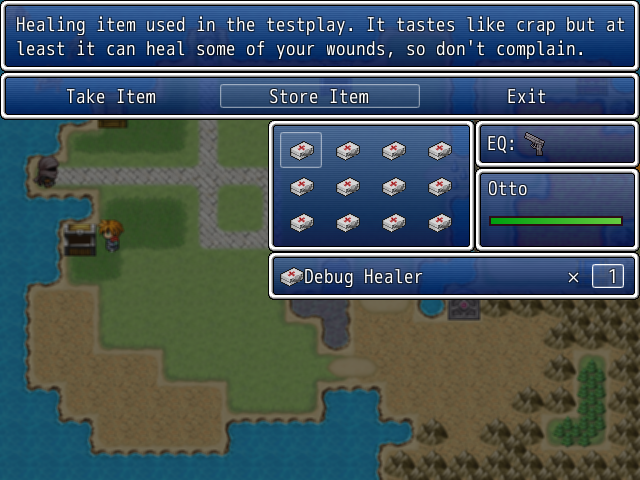Viewport: 640px width, 480px height.
Task: Select the Store Item command
Action: (x=319, y=97)
